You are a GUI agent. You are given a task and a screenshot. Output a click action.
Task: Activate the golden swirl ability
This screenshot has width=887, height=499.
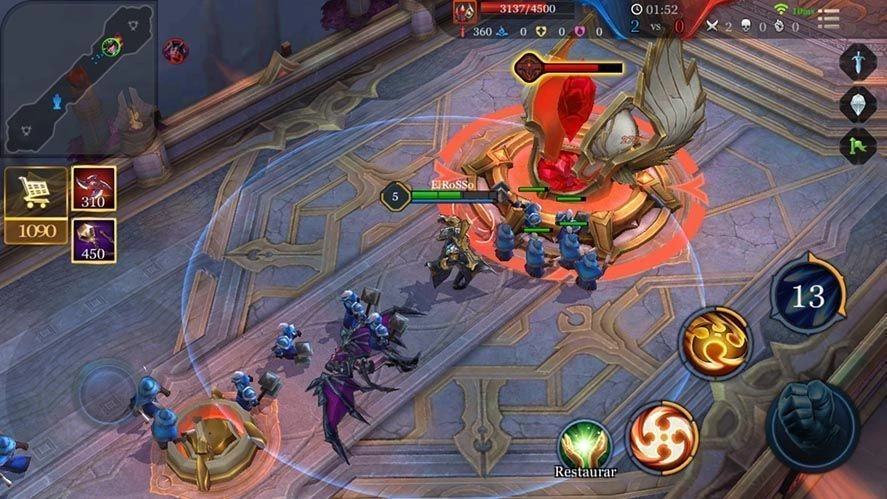coord(715,343)
